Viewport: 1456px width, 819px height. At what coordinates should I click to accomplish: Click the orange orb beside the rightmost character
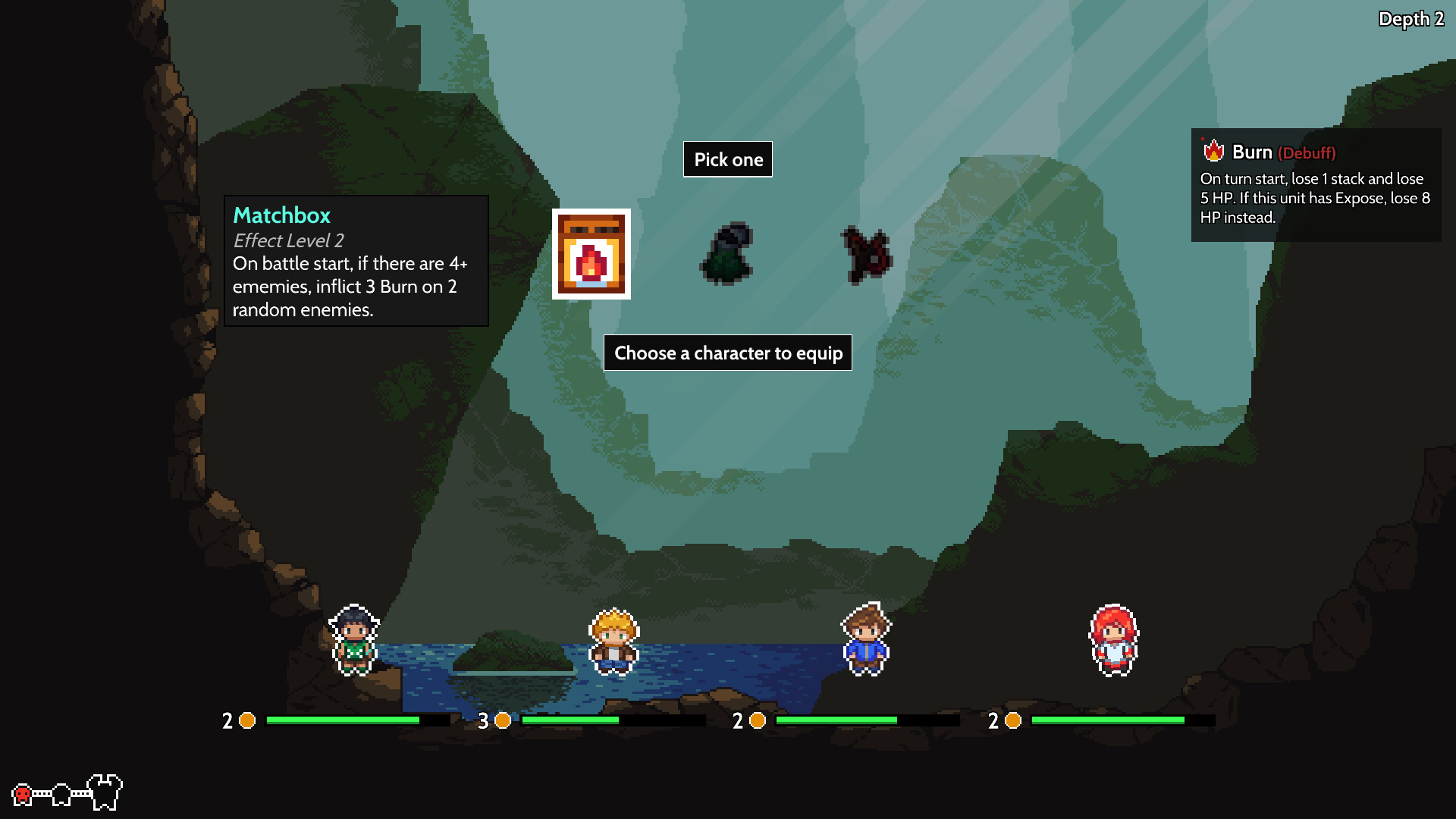1014,721
